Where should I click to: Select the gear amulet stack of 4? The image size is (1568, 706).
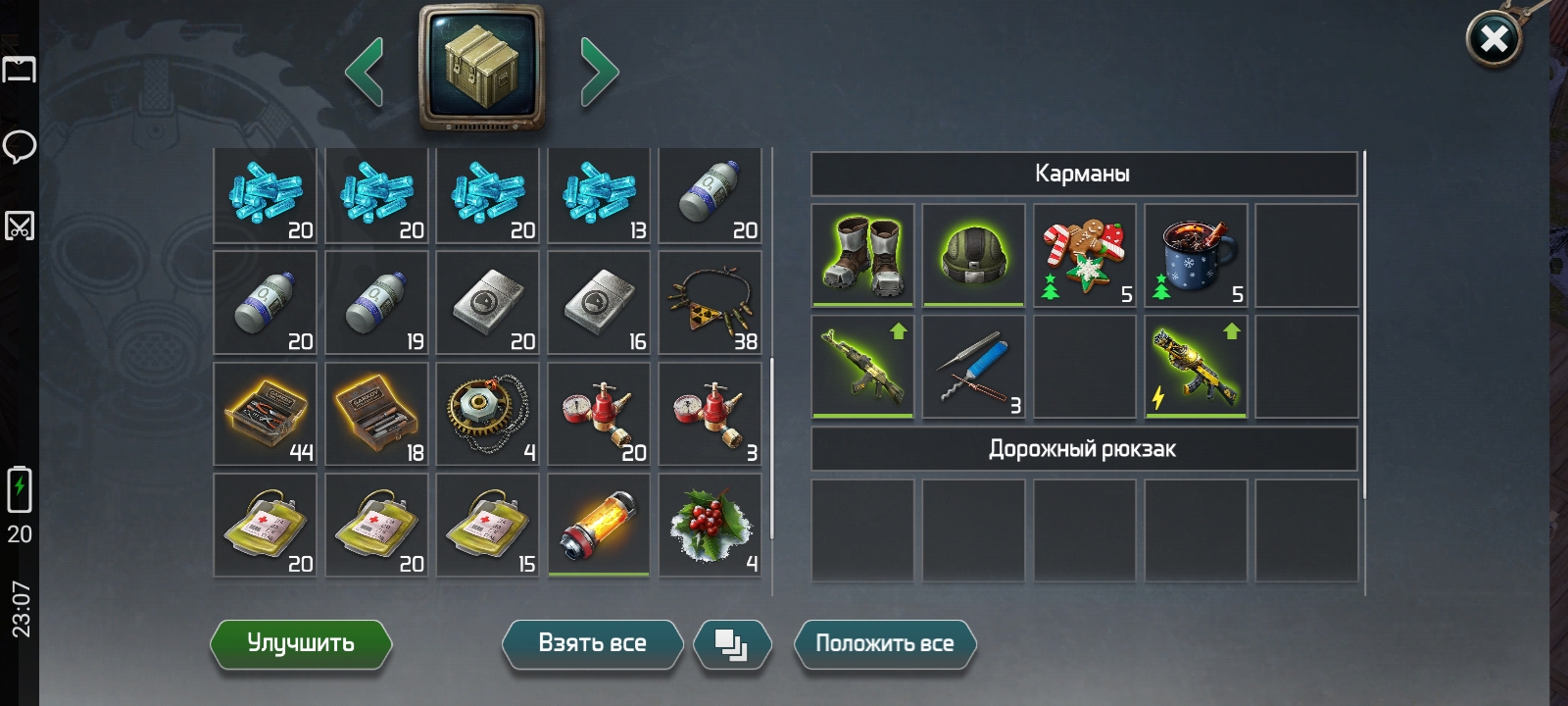pos(487,413)
